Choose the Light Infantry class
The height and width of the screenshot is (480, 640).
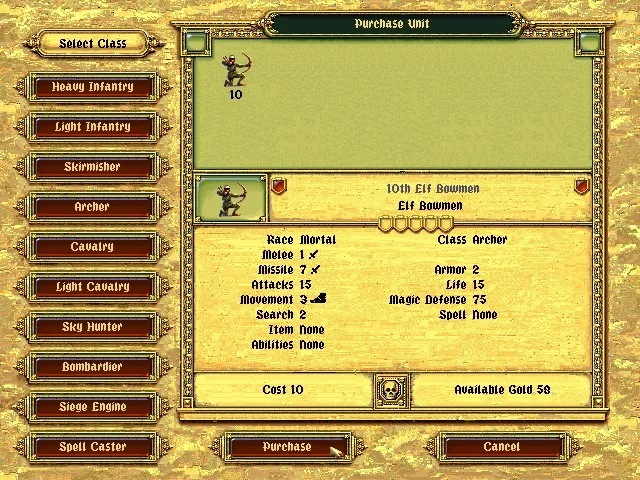pyautogui.click(x=92, y=127)
